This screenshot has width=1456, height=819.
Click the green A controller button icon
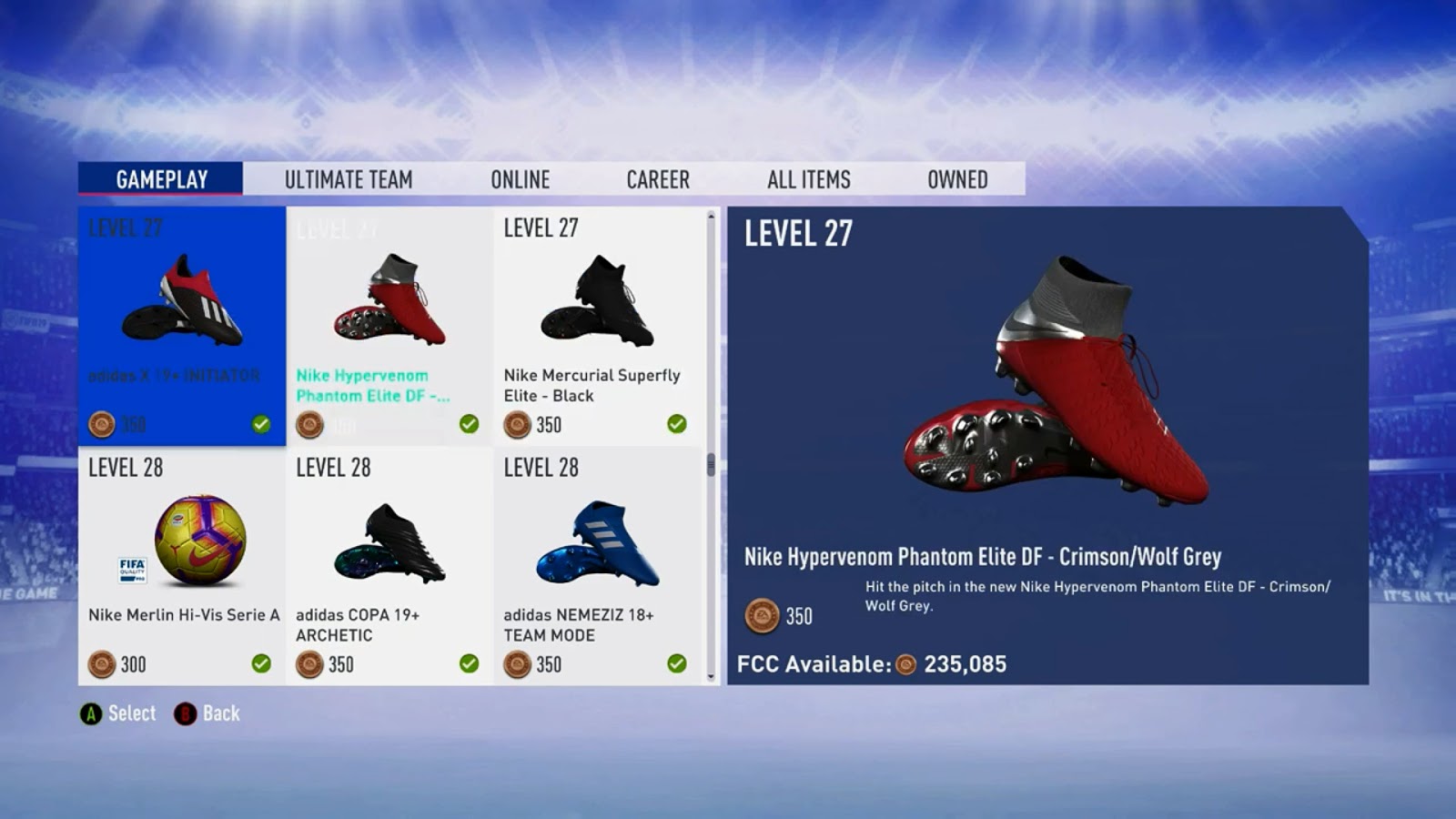pos(91,713)
